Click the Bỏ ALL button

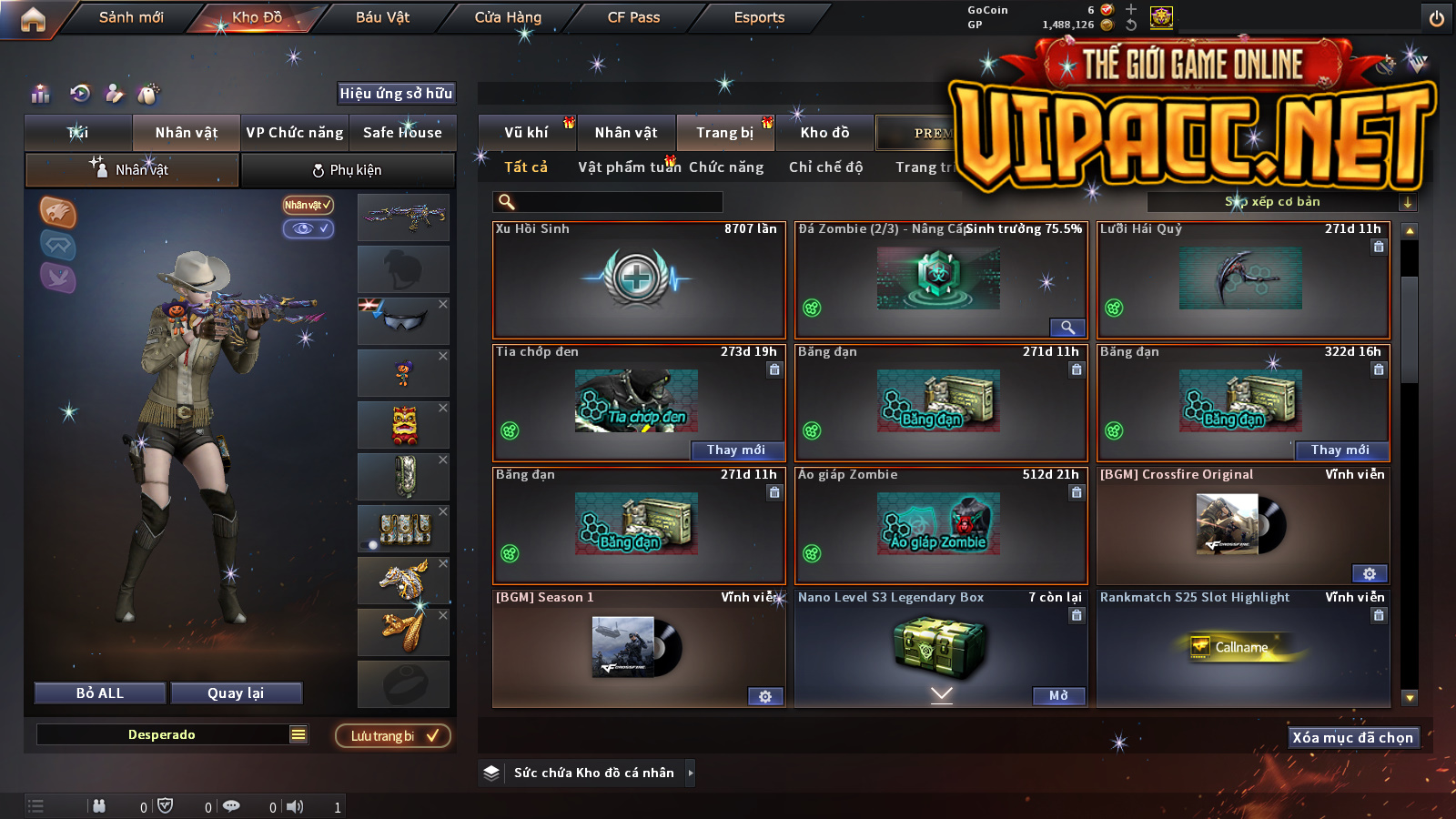point(100,693)
